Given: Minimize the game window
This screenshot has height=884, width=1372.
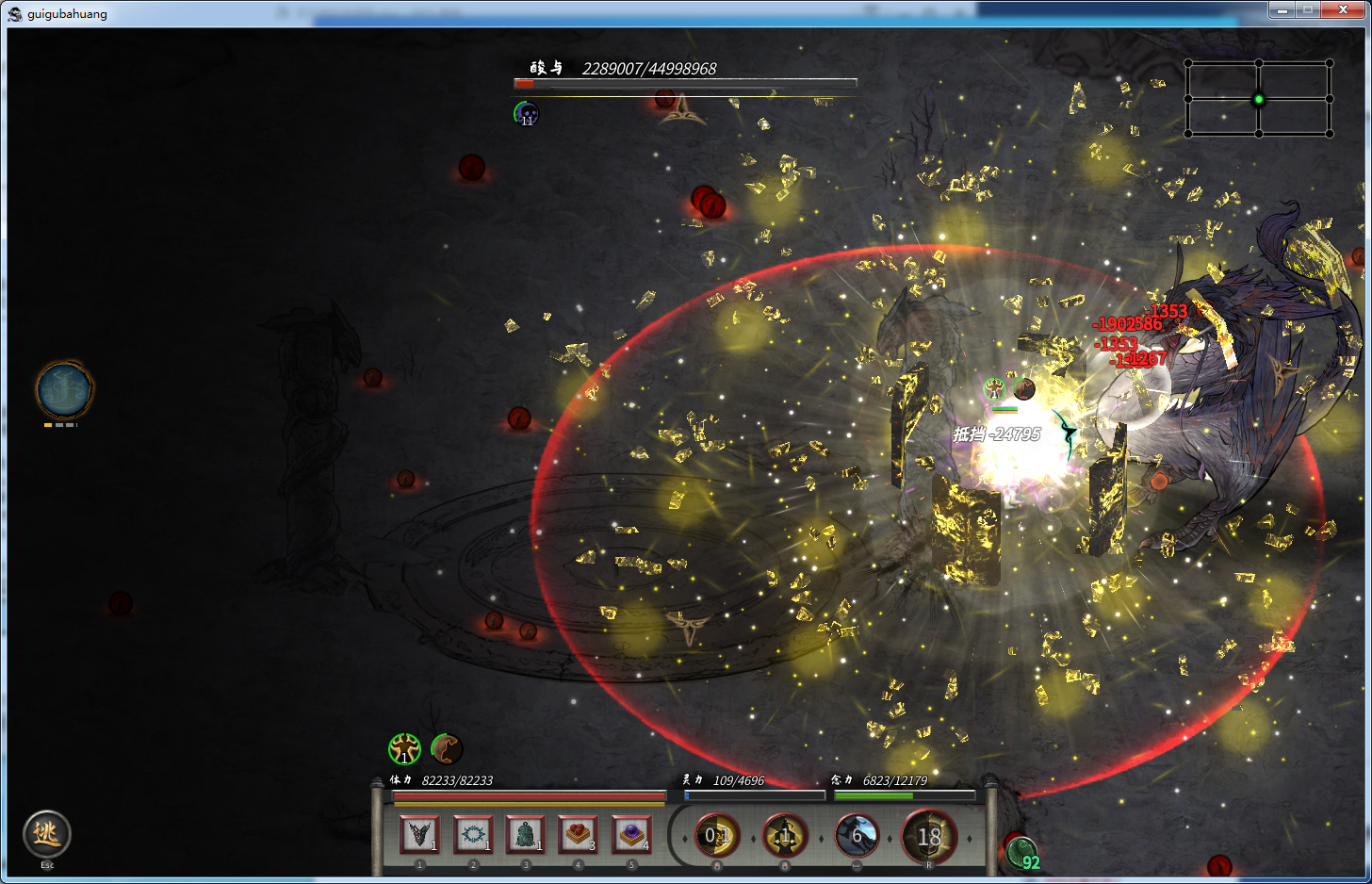Looking at the screenshot, I should [1282, 9].
